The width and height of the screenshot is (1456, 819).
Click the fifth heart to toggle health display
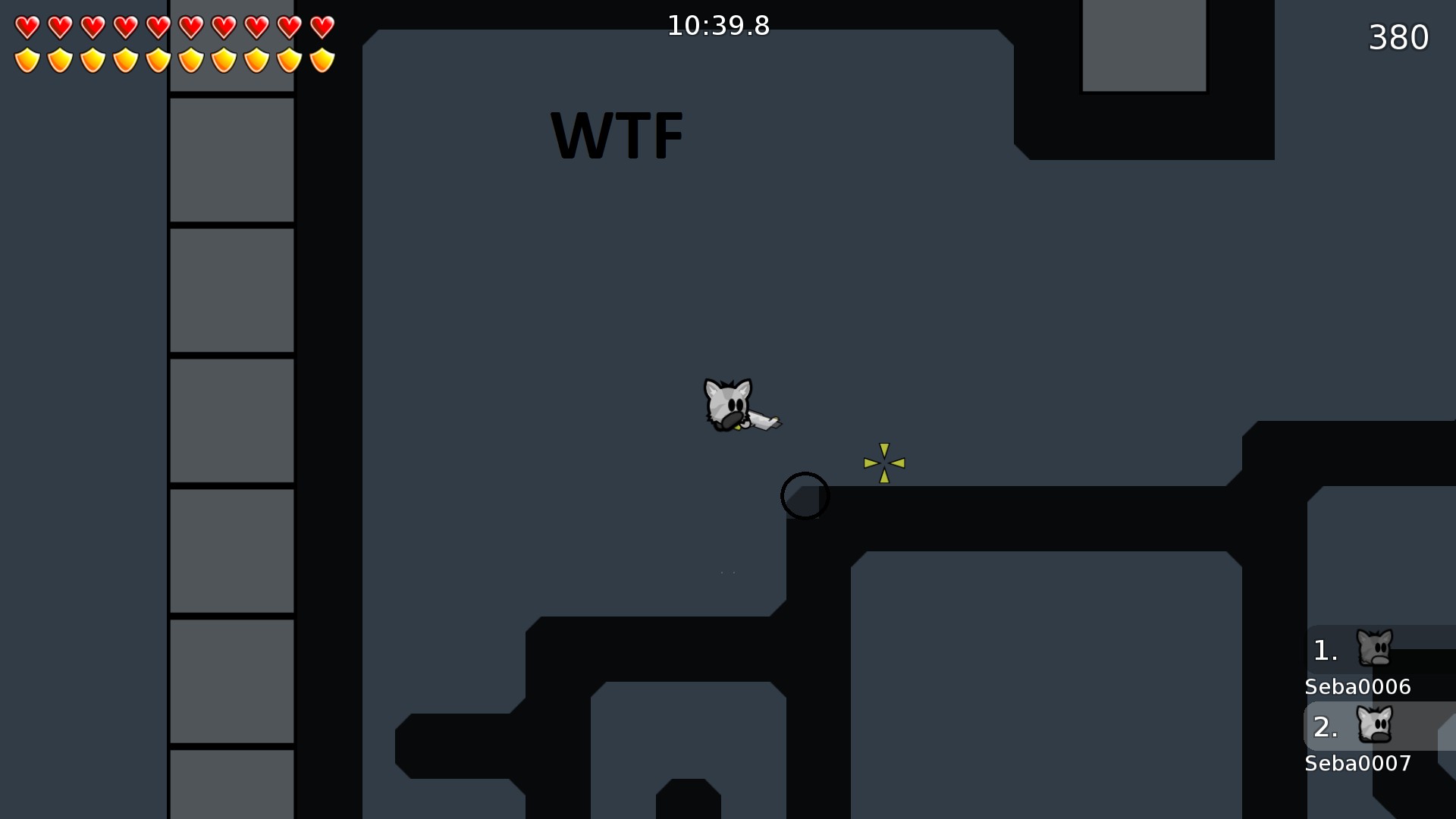click(x=158, y=27)
